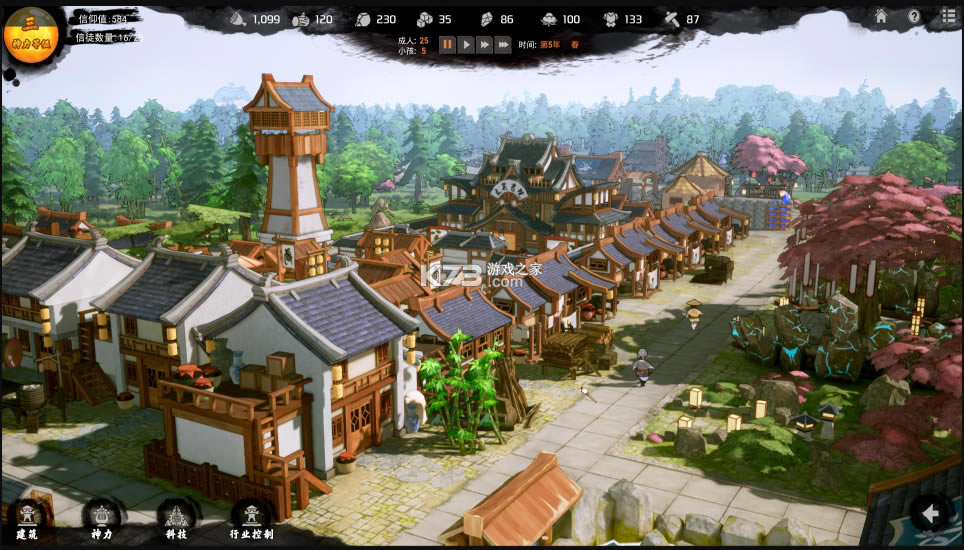Pause the game speed
The image size is (964, 550).
pyautogui.click(x=448, y=44)
